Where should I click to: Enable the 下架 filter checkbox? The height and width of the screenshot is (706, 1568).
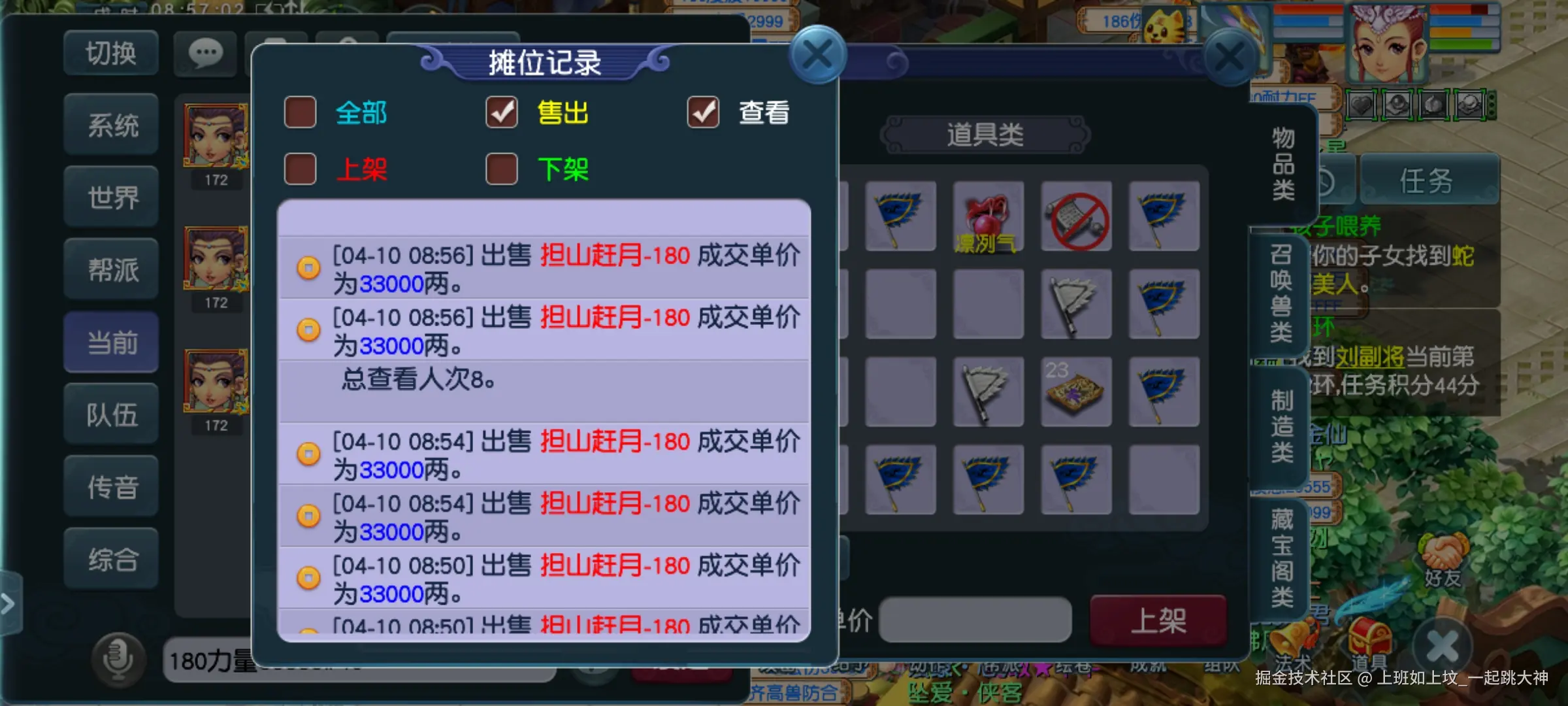coord(501,169)
